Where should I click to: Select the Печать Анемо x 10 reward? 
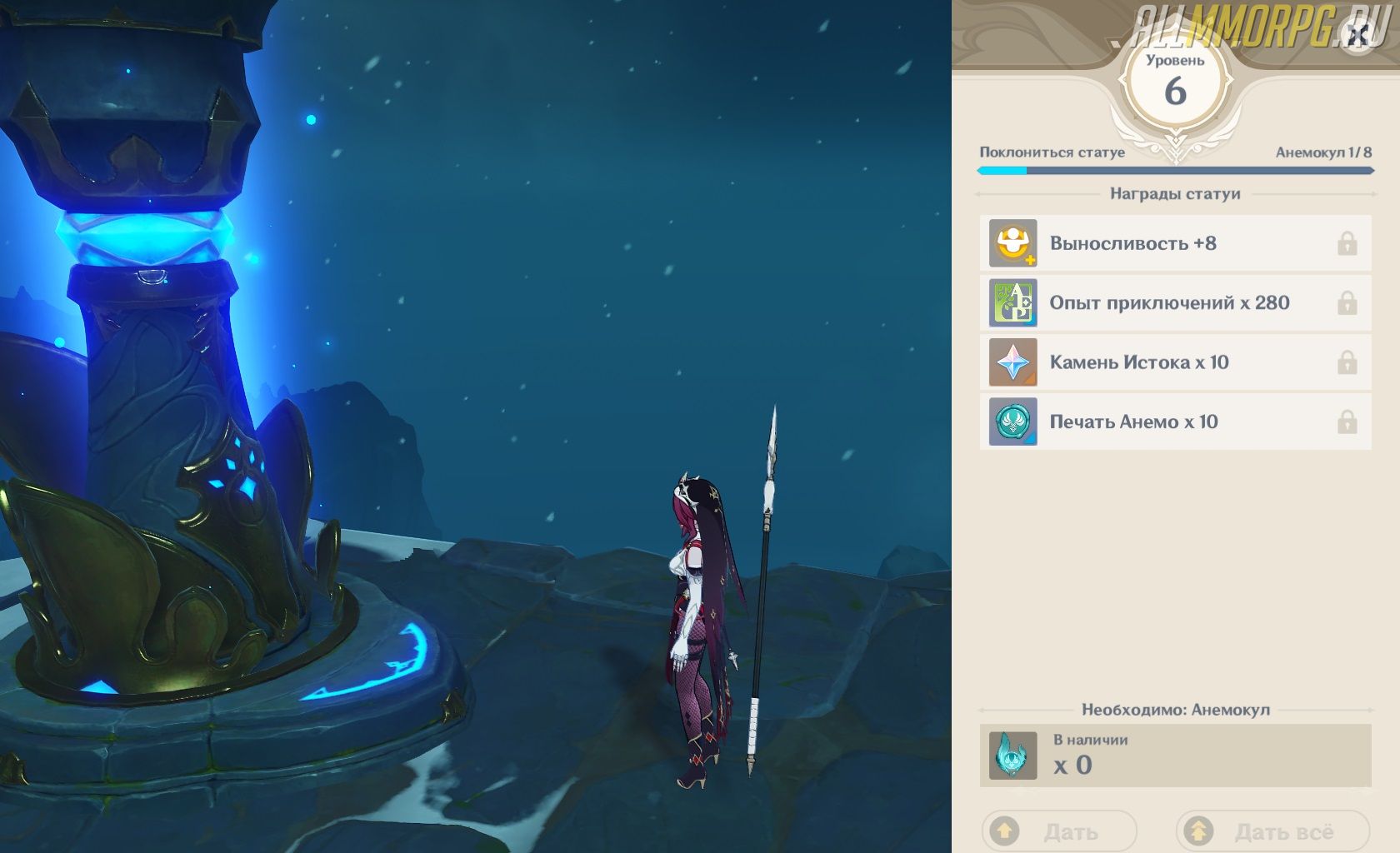click(1175, 422)
